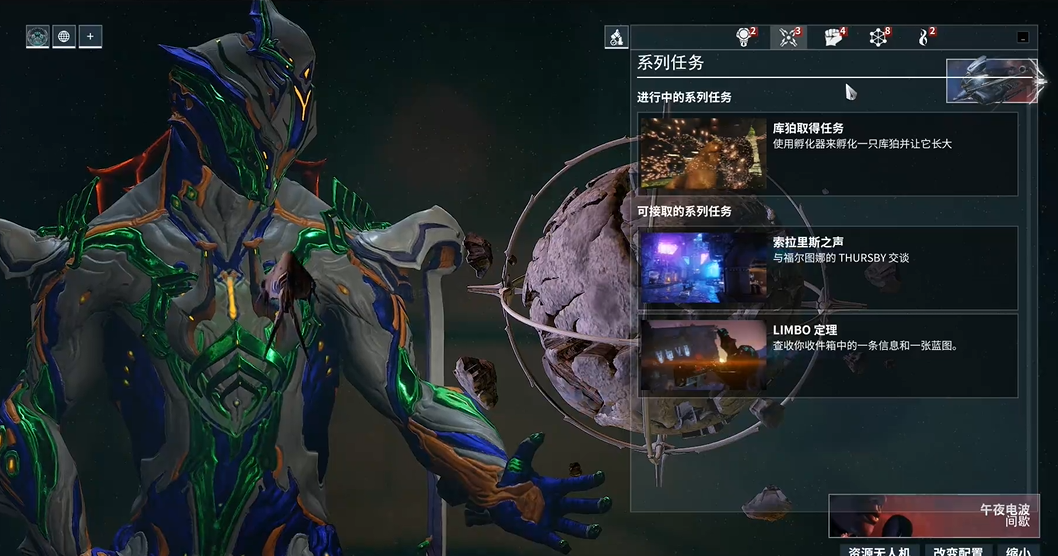This screenshot has height=556, width=1058.
Task: Open the player profile avatar icon
Action: [38, 37]
